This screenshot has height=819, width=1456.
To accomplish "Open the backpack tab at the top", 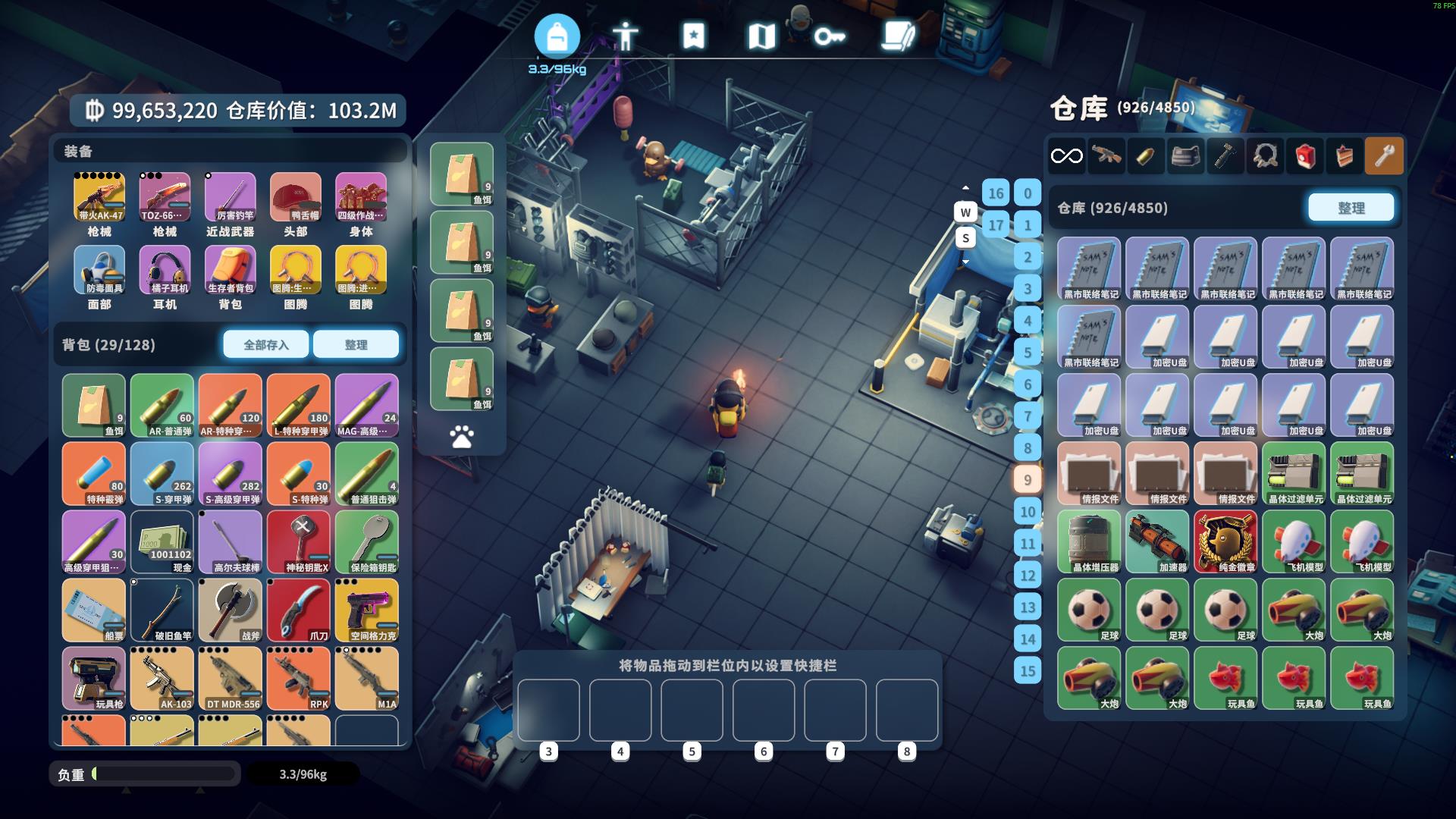I will 557,36.
